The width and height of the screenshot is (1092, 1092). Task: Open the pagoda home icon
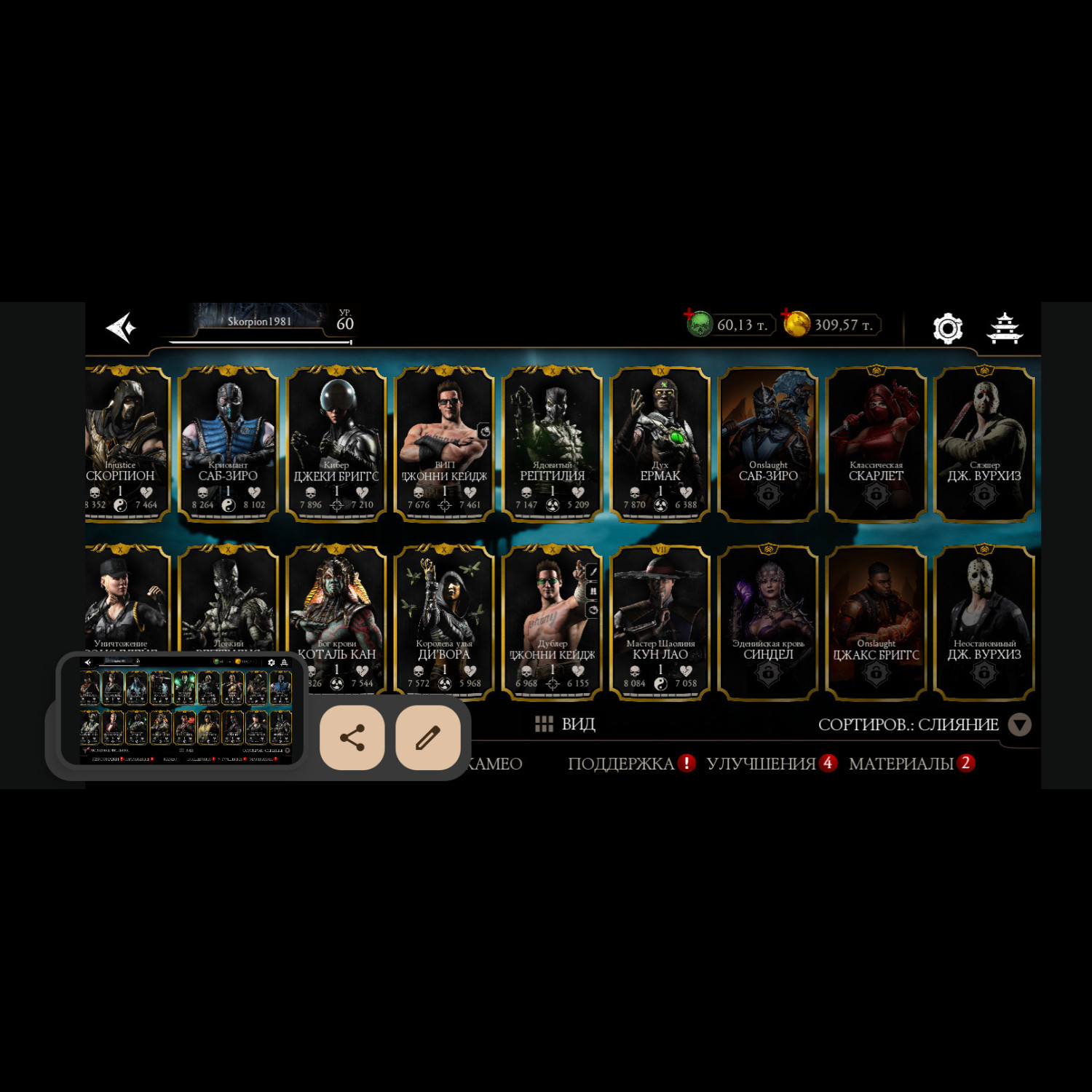click(x=1005, y=328)
